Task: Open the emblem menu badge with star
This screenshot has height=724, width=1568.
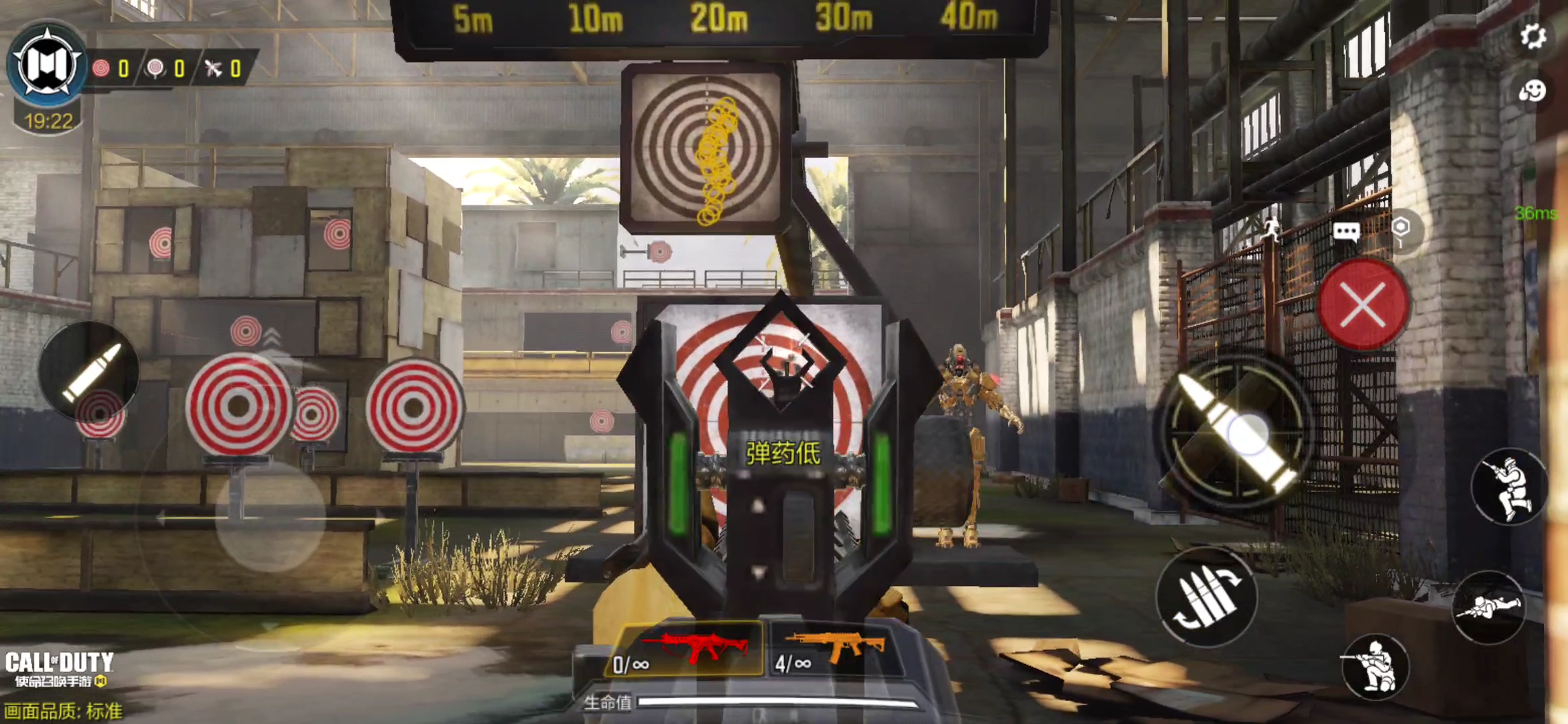Action: 48,65
